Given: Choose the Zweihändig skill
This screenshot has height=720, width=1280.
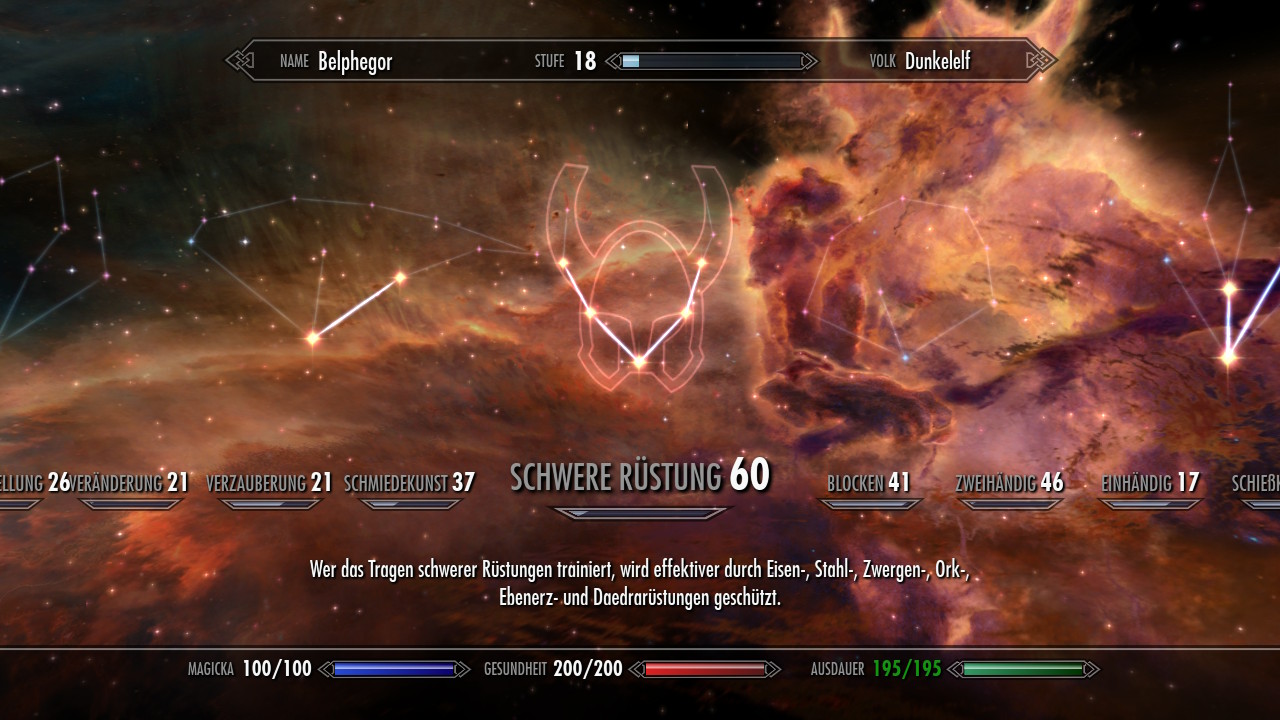Looking at the screenshot, I should point(1009,483).
